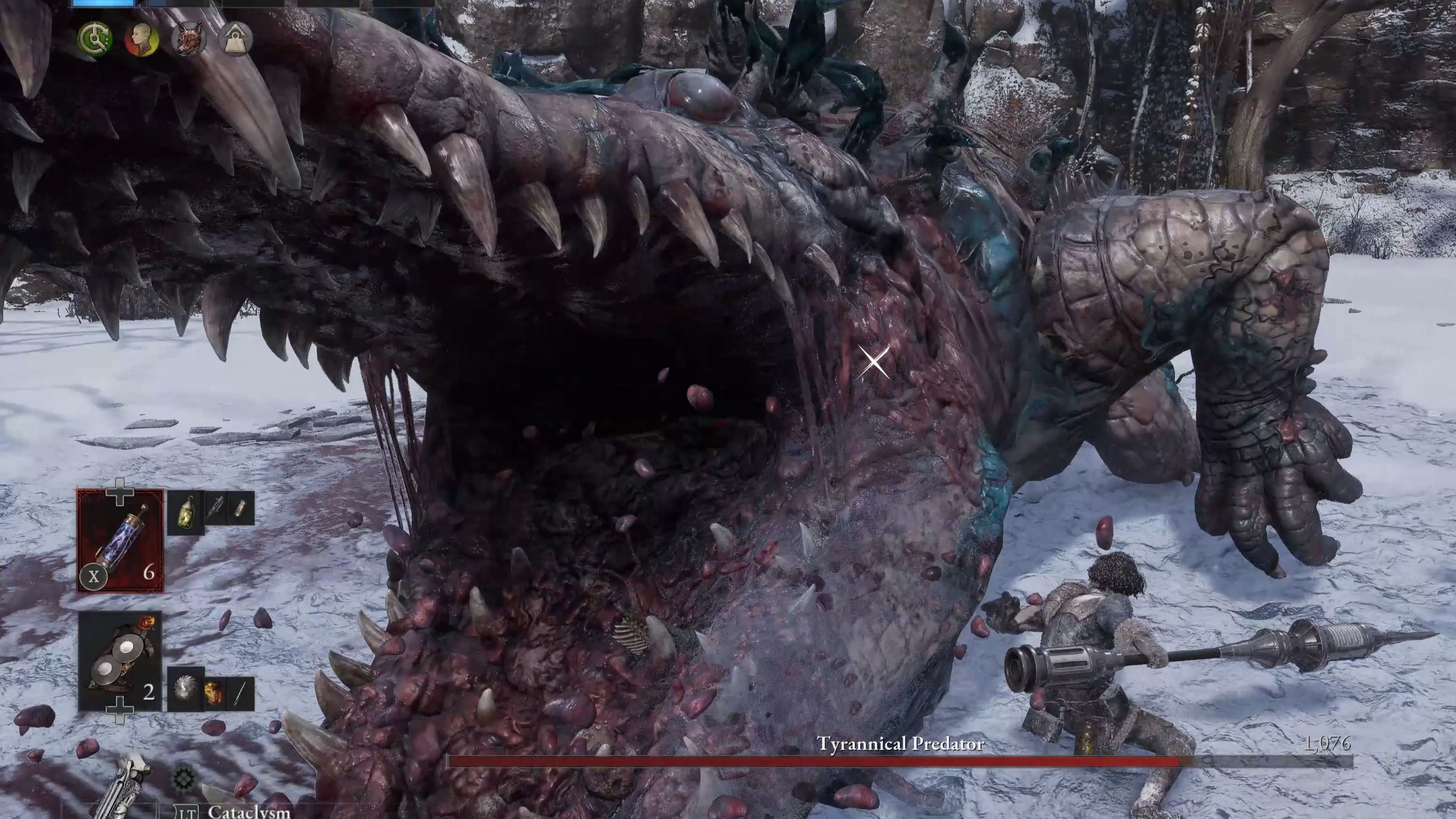Pick the small brass cartridge item
The width and height of the screenshot is (1456, 819).
point(241,508)
